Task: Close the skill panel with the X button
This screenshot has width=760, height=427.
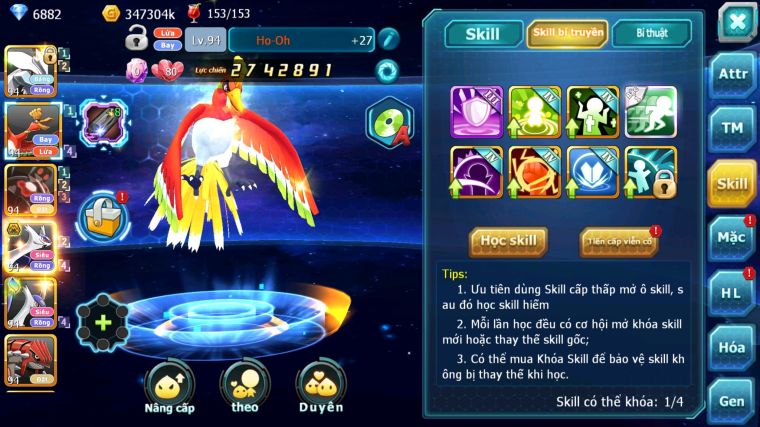Action: 737,21
